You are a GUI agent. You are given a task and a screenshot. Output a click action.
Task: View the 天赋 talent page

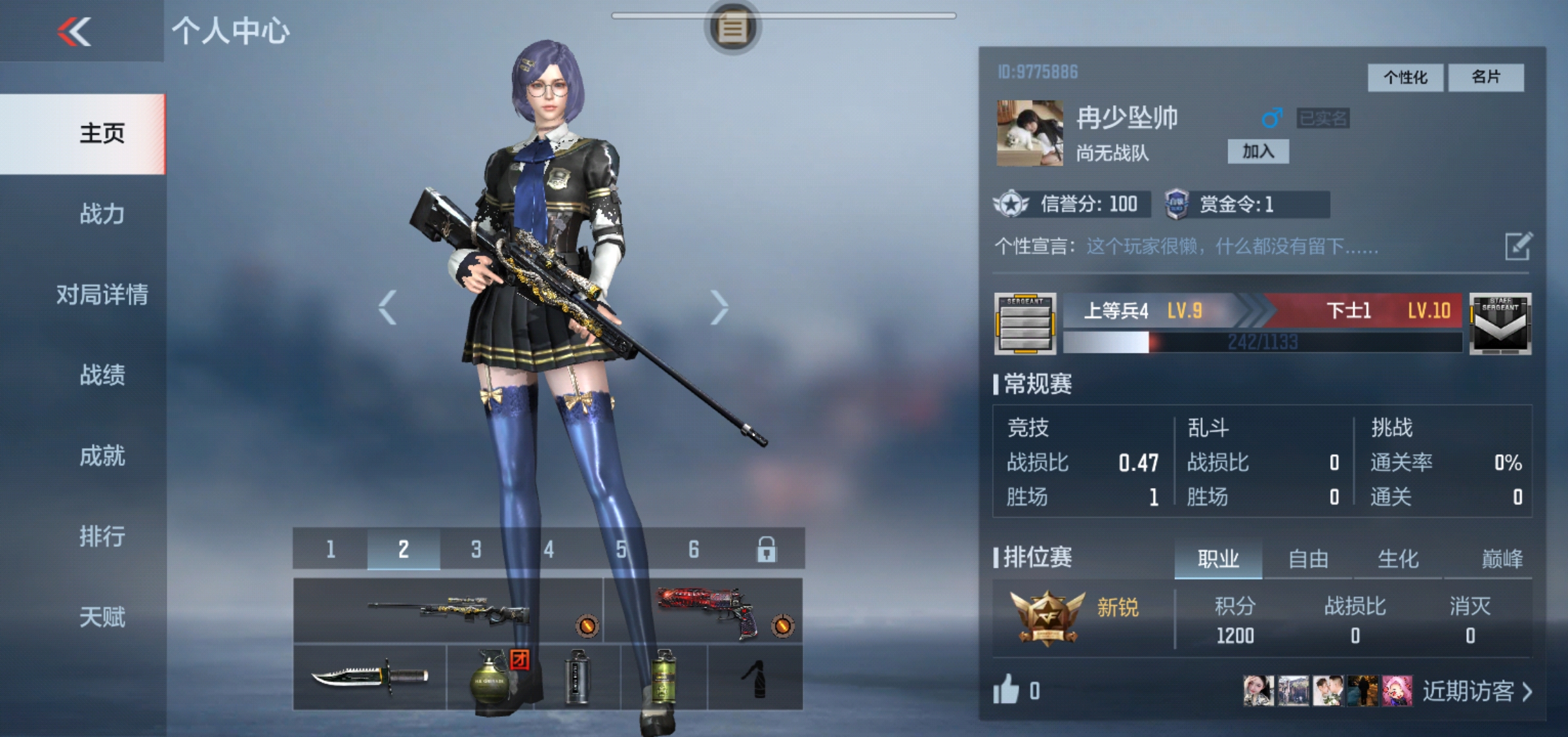coord(102,617)
